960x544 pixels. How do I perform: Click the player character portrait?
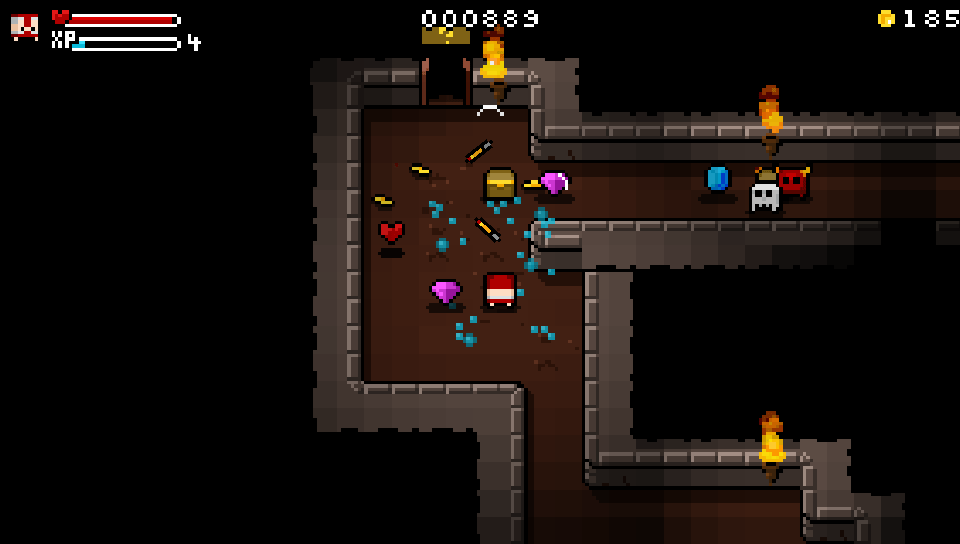[x=25, y=27]
